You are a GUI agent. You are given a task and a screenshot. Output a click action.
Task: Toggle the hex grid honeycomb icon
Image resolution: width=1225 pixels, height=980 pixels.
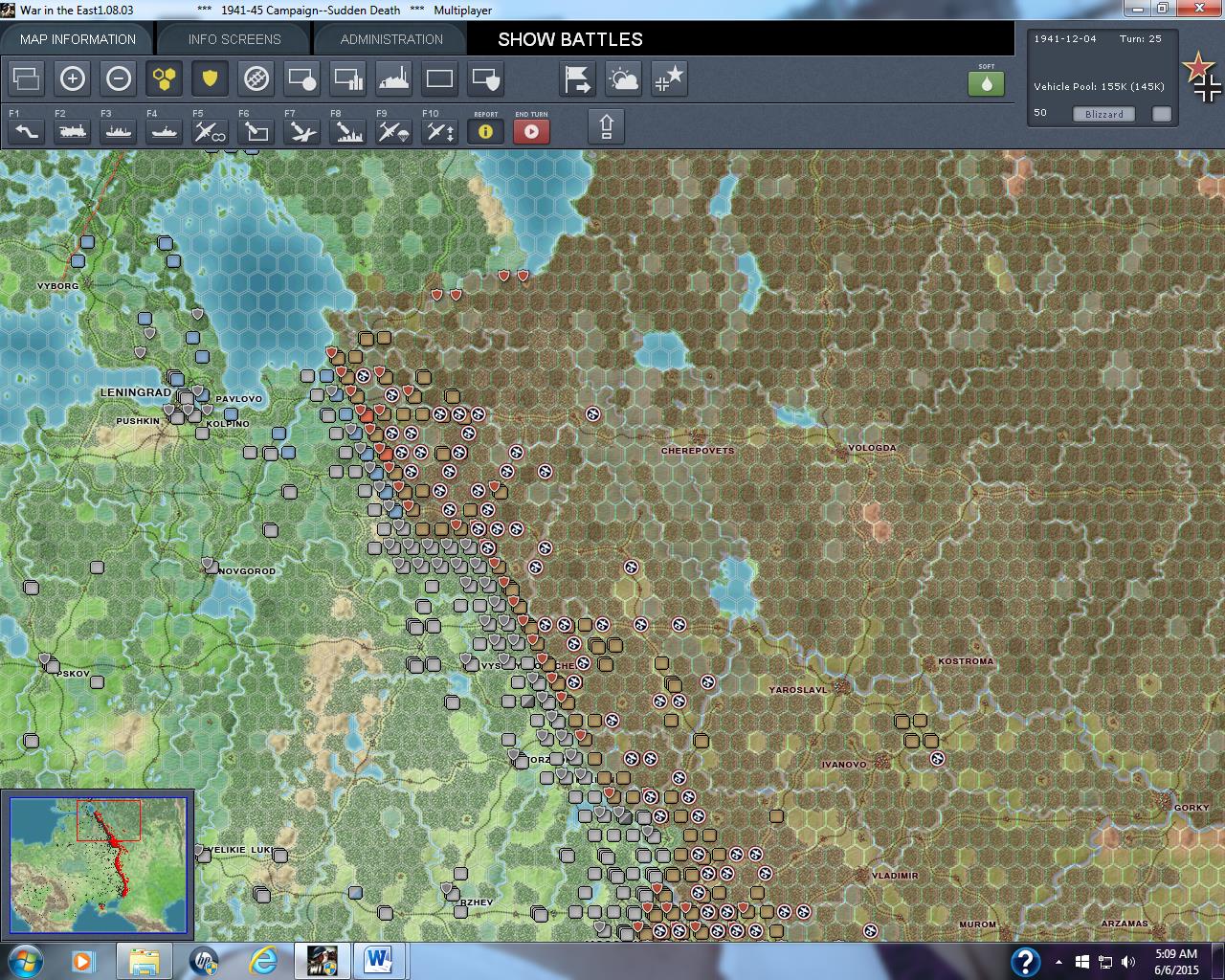pos(164,78)
